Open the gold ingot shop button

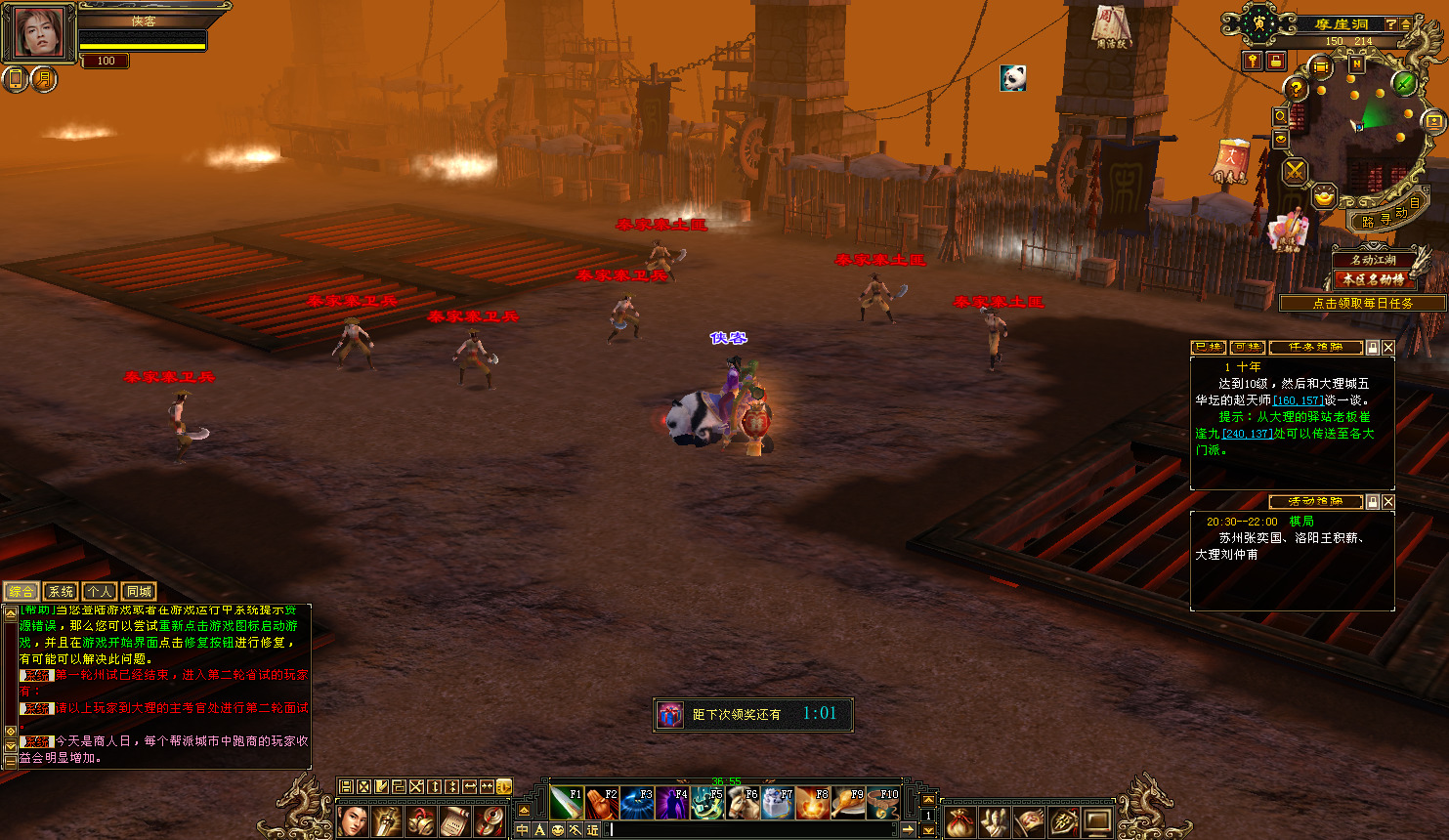coord(1324,196)
